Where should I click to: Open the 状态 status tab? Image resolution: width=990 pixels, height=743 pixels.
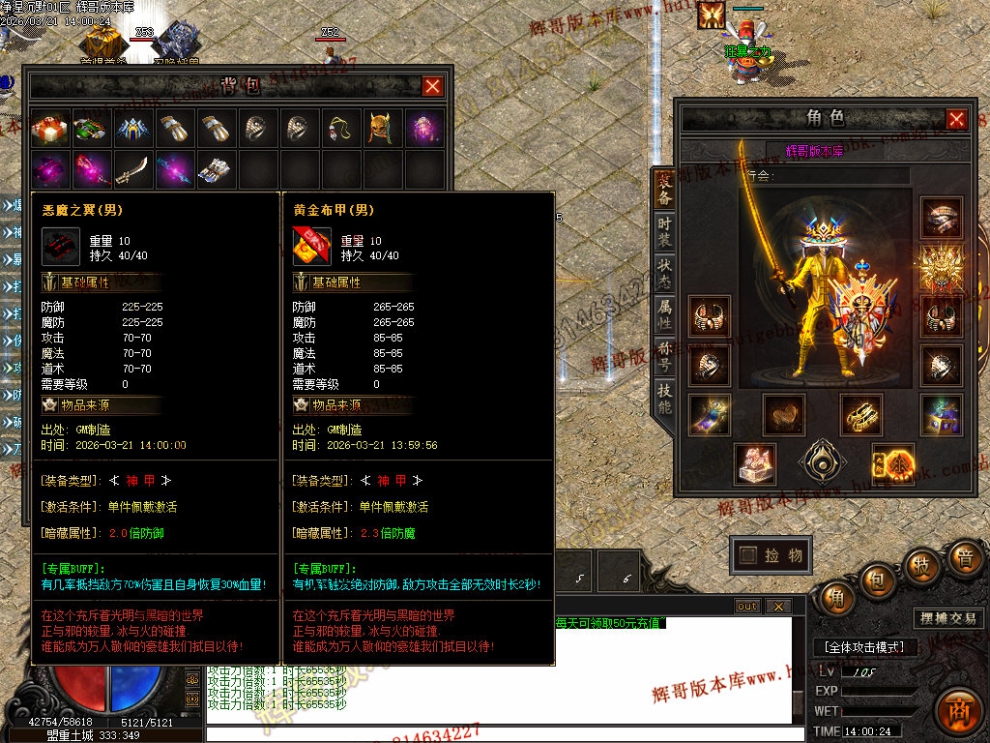[x=664, y=275]
